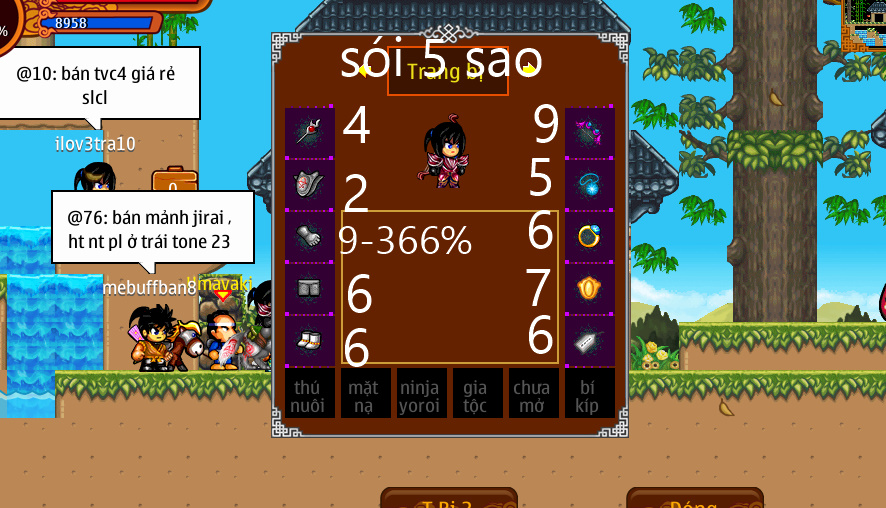Open the ninja yoroi slot
Viewport: 886px width, 508px height.
[x=422, y=393]
